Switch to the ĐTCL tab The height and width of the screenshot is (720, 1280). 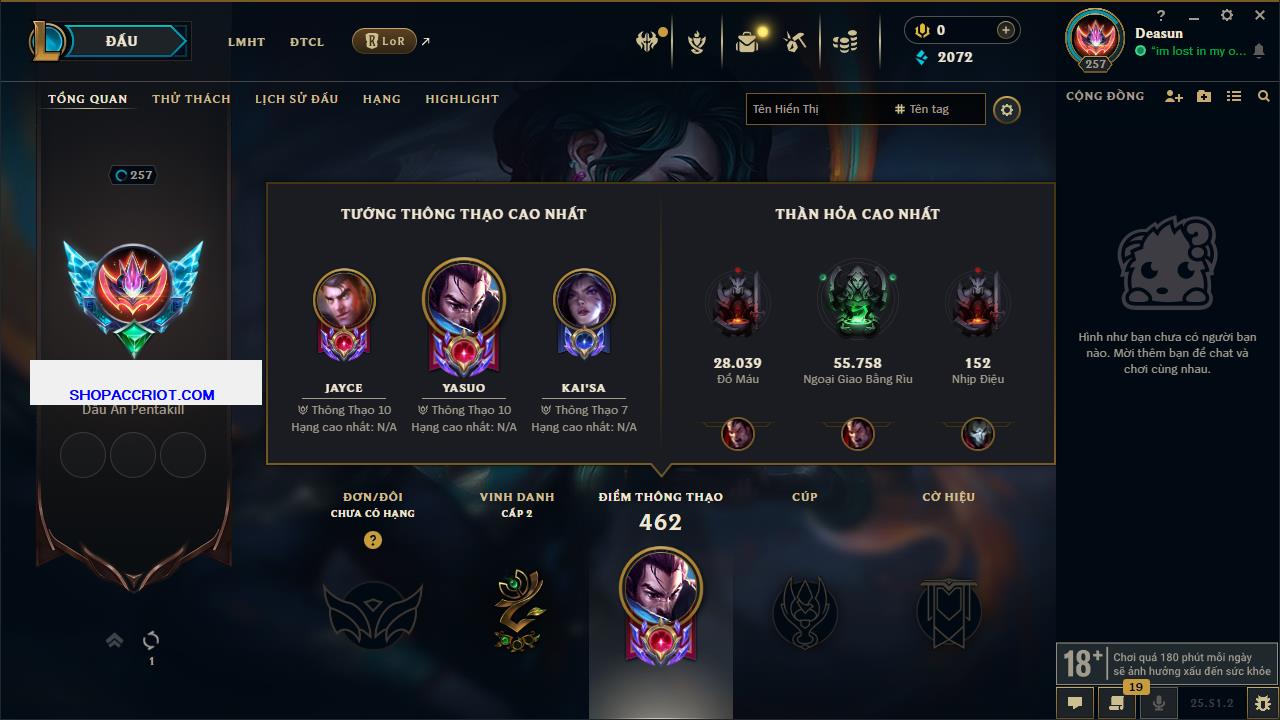click(x=307, y=42)
